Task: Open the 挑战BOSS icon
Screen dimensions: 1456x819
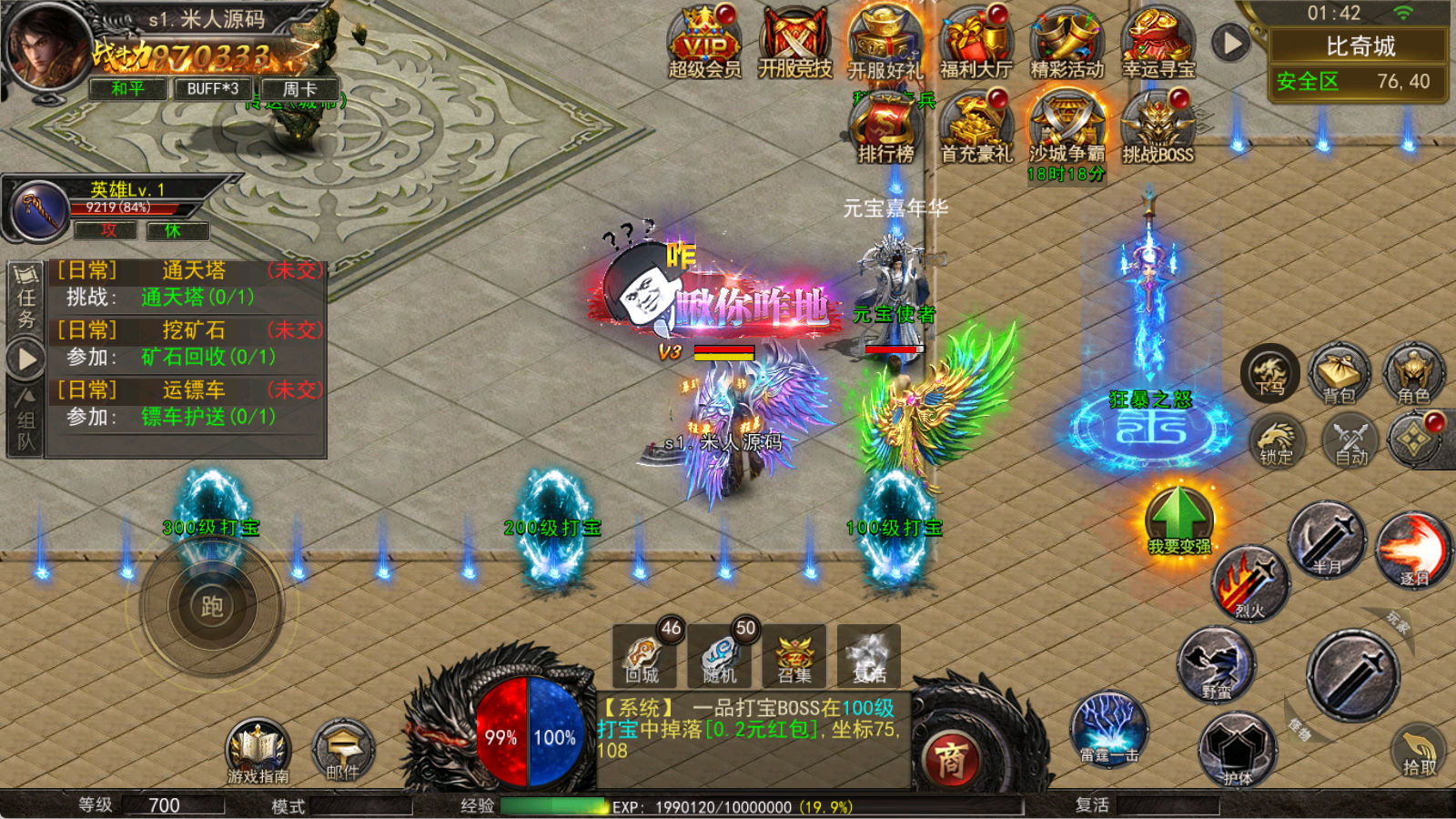Action: (1158, 129)
